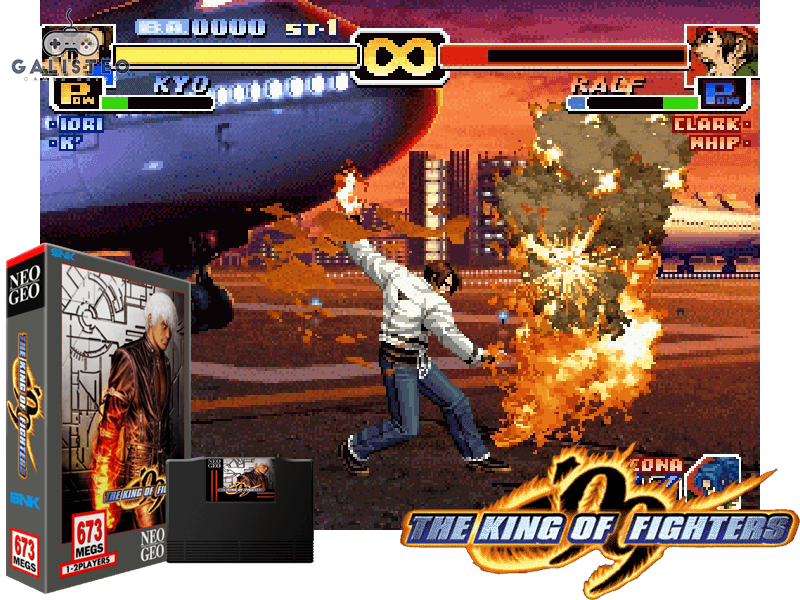This screenshot has height=600, width=800.
Task: Choose CLARK in the team list
Action: point(706,125)
